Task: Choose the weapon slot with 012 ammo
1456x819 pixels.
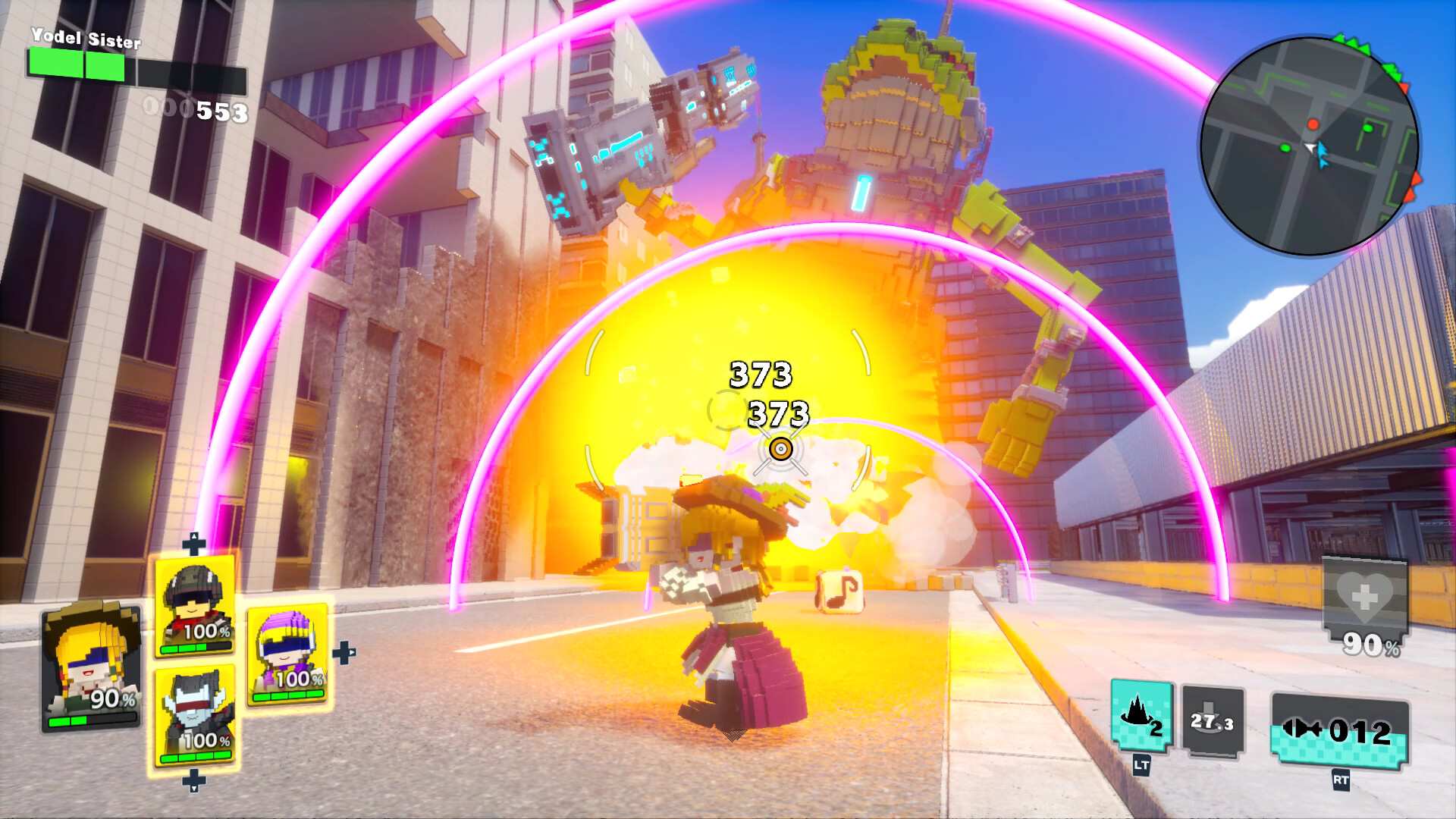Action: click(1340, 732)
